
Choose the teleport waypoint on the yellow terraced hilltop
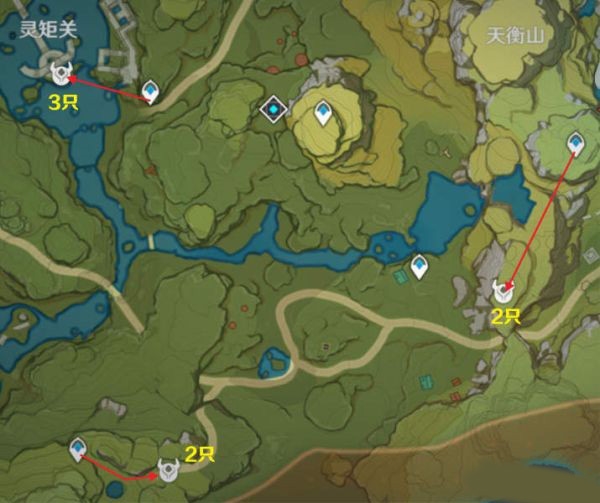[323, 113]
